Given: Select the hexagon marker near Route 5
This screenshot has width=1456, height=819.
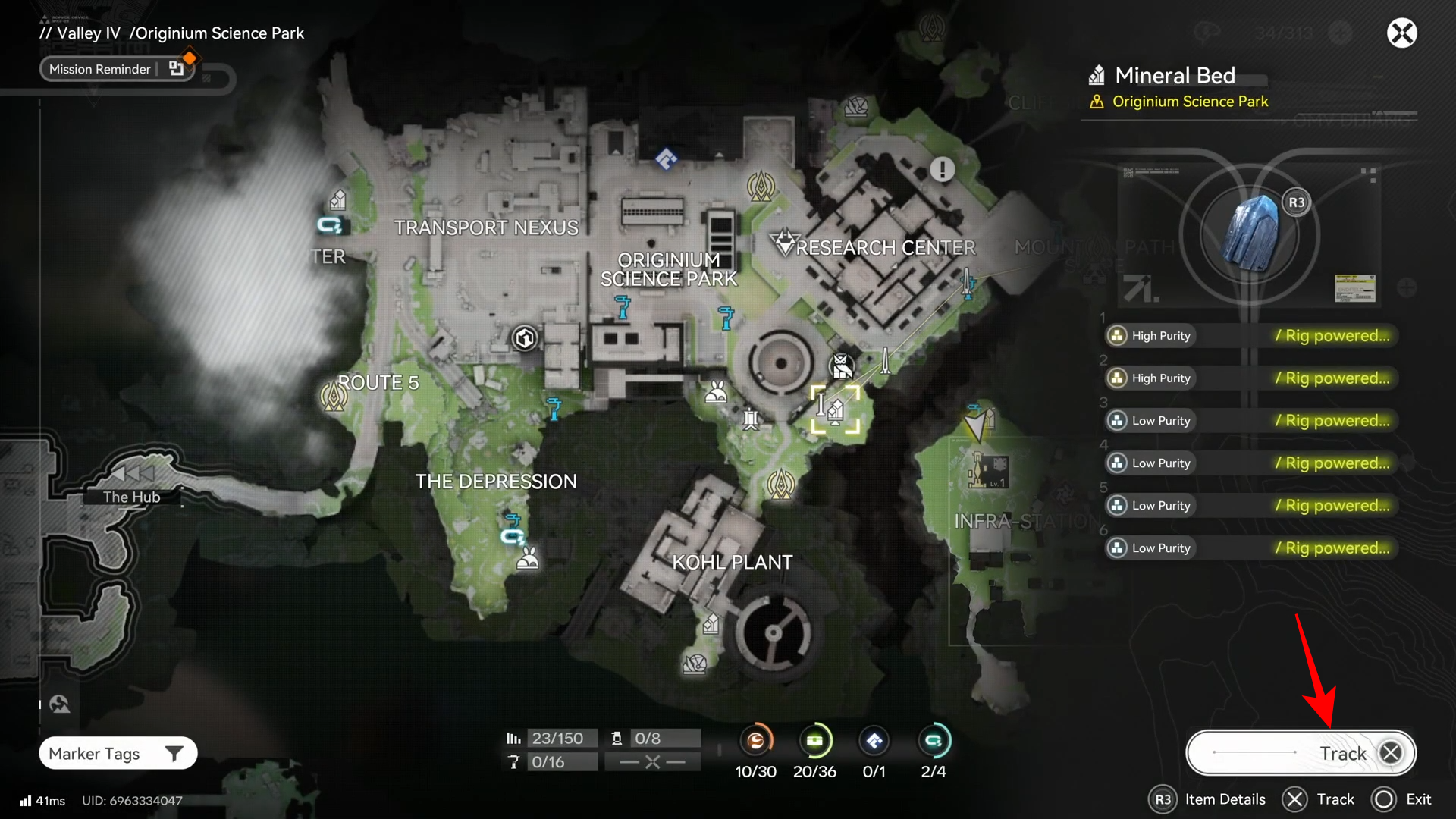Looking at the screenshot, I should [x=525, y=338].
